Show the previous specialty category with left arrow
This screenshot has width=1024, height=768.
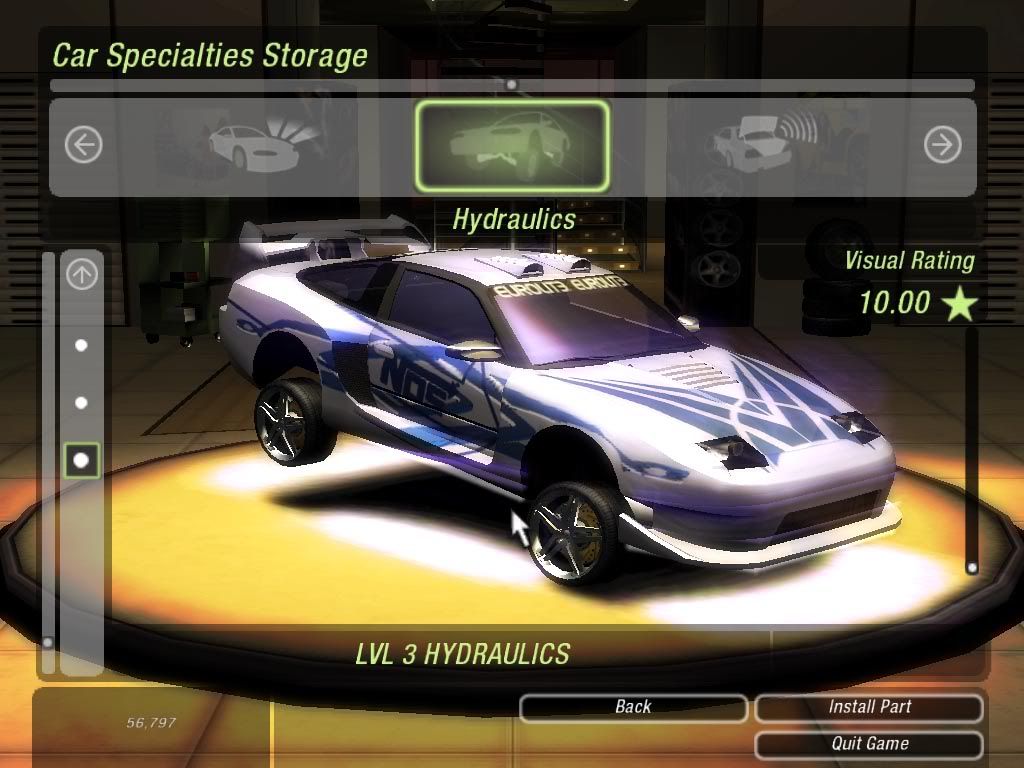[x=84, y=146]
